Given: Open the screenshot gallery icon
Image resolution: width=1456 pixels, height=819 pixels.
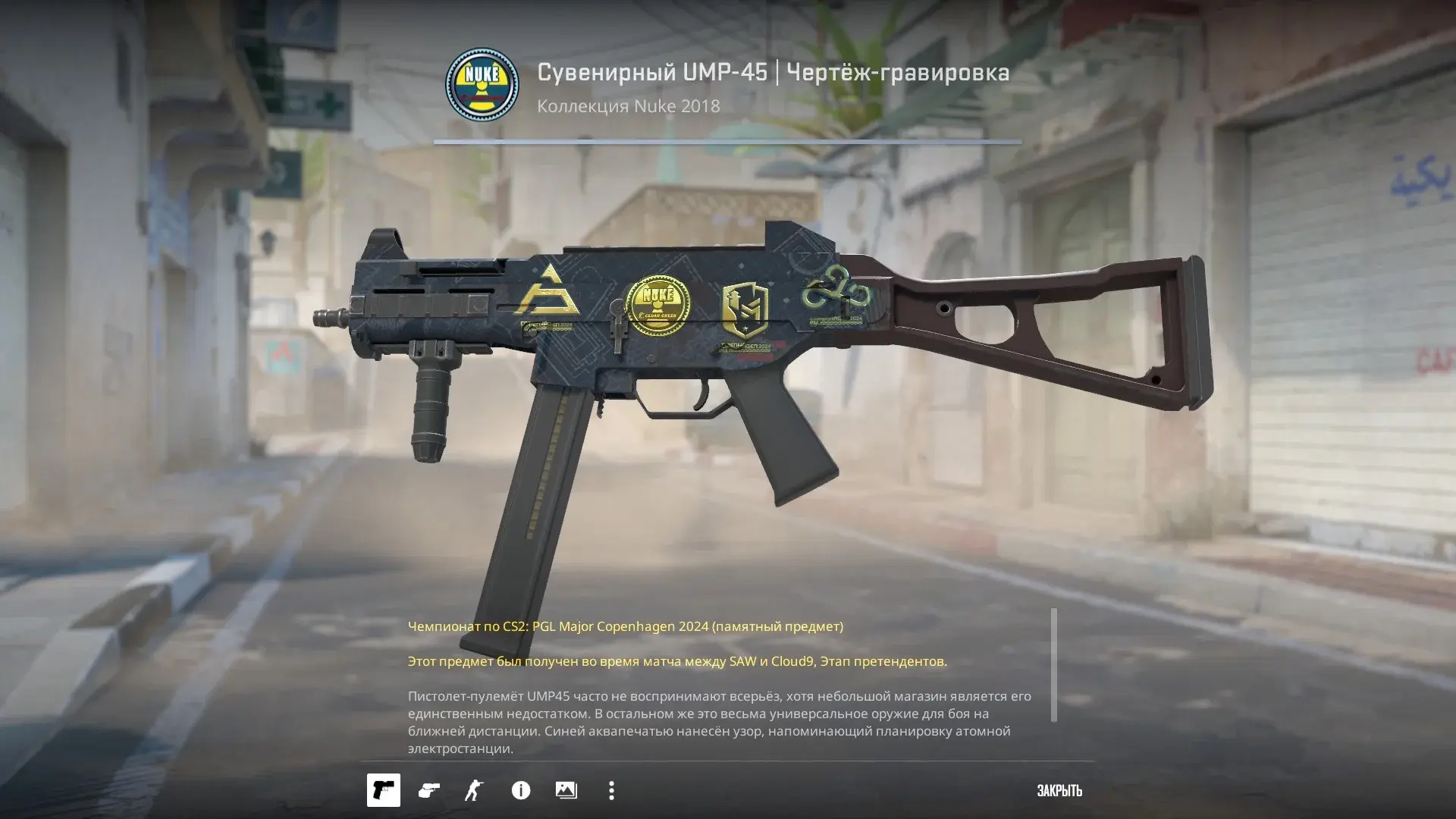Looking at the screenshot, I should pos(567,791).
